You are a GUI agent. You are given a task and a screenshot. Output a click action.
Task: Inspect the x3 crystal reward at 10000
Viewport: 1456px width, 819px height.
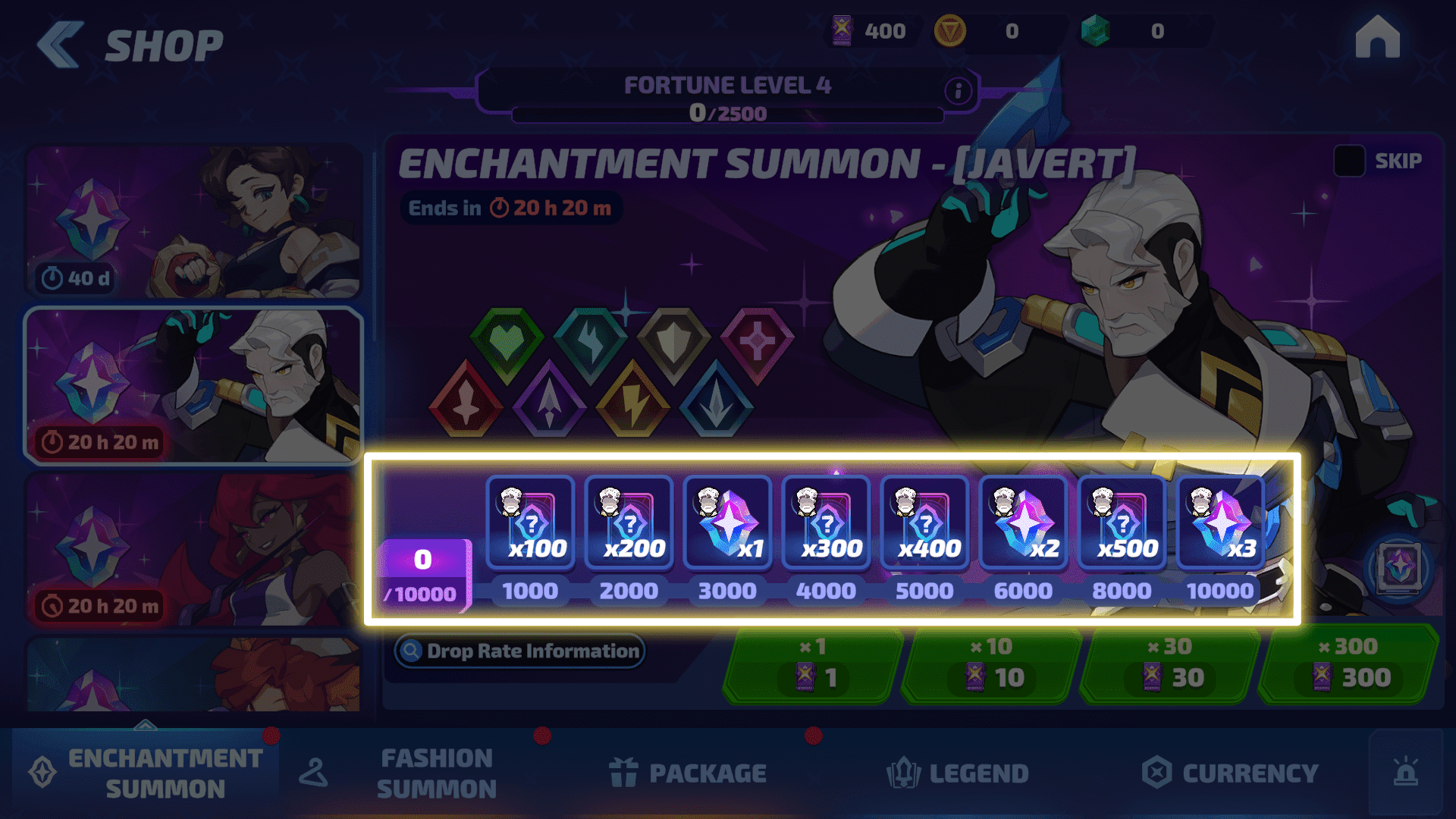[x=1220, y=523]
